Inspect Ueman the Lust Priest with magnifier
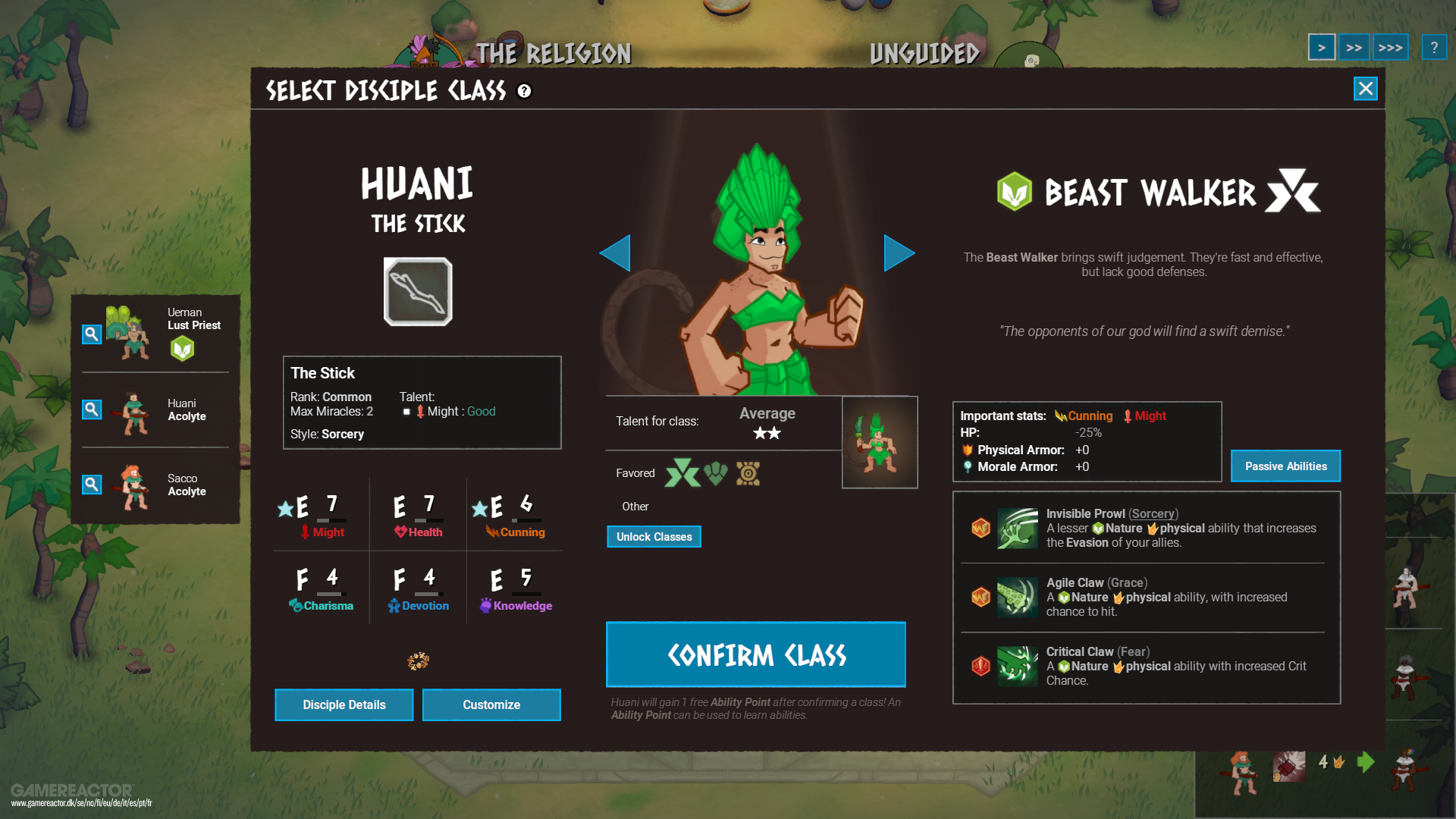 [91, 334]
